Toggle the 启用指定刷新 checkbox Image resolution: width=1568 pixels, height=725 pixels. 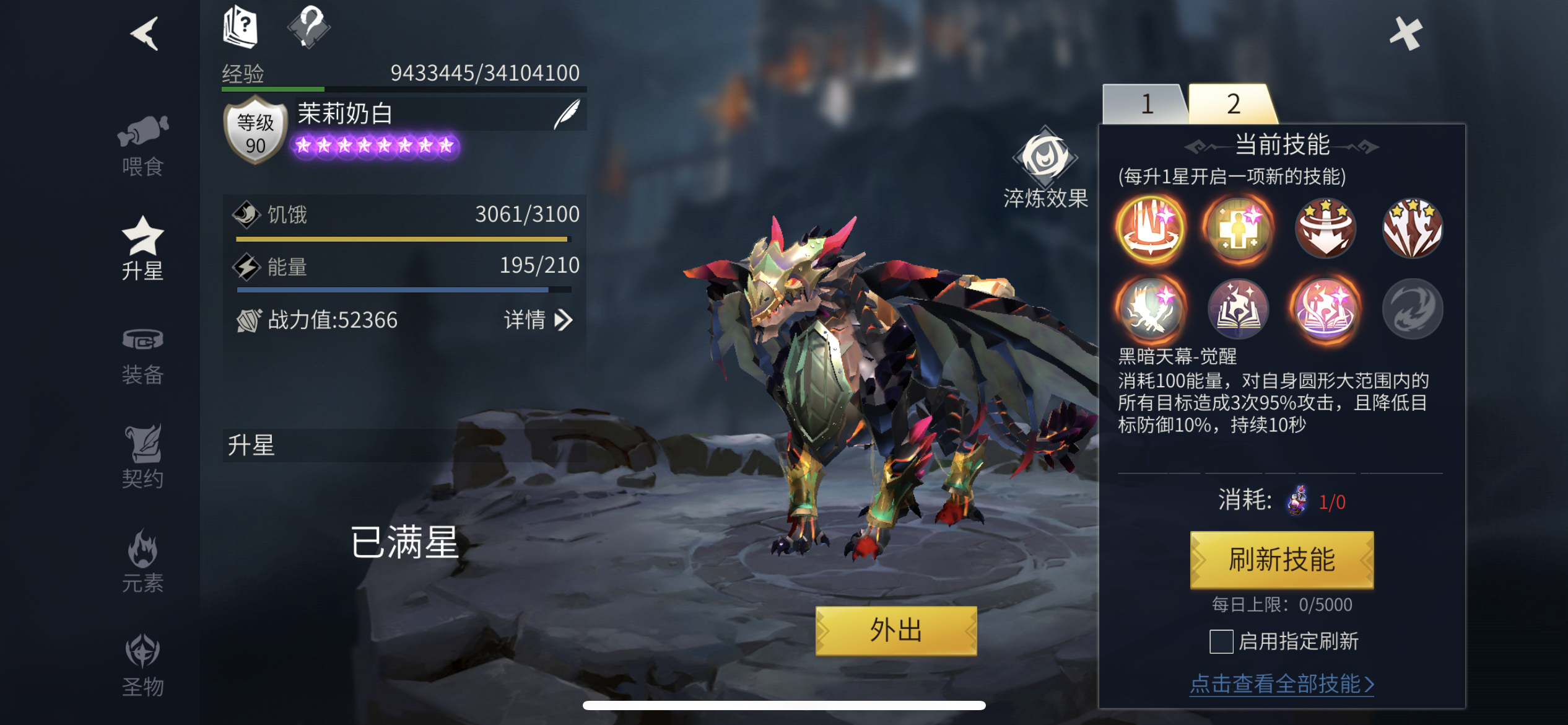coord(1221,641)
